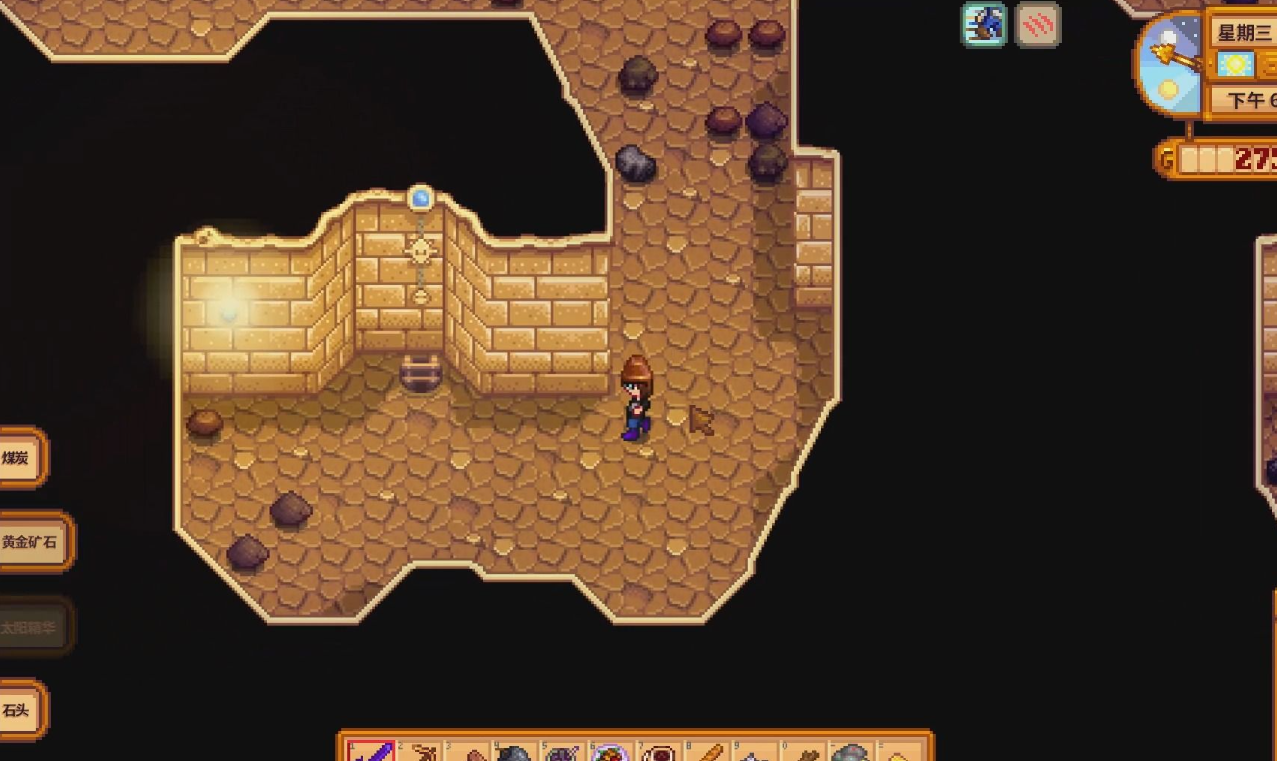The image size is (1277, 761).
Task: Click the red claw marks buff icon
Action: 1037,25
